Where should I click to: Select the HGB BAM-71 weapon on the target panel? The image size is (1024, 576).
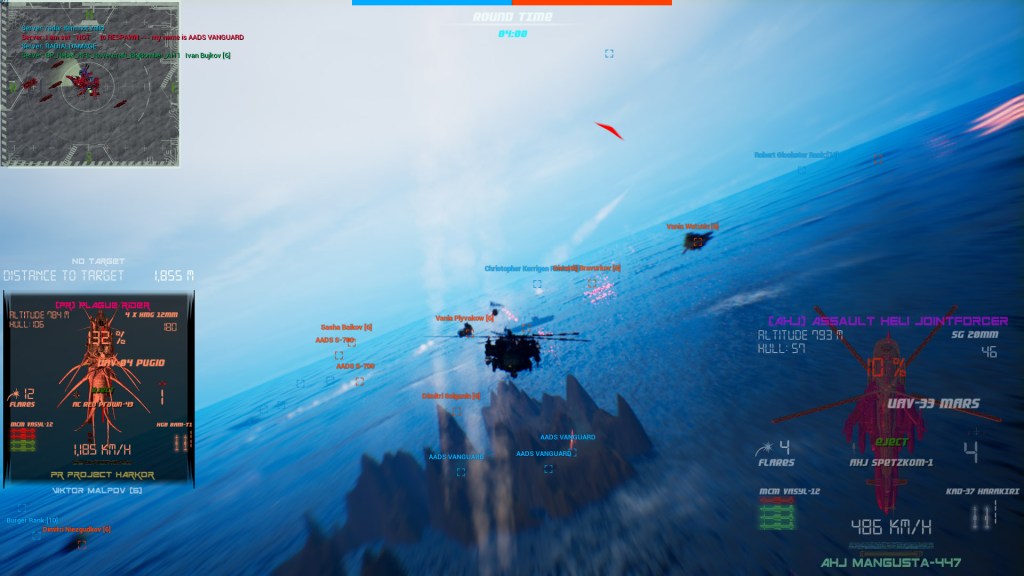(x=178, y=442)
